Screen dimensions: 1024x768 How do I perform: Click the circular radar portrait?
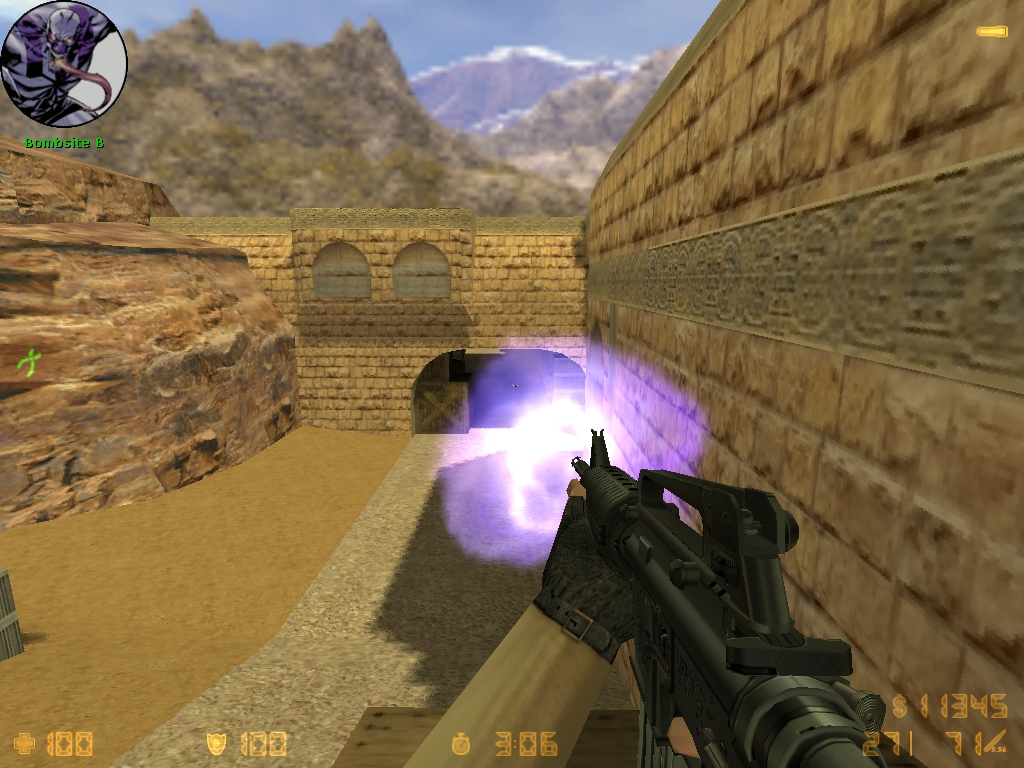pos(64,64)
